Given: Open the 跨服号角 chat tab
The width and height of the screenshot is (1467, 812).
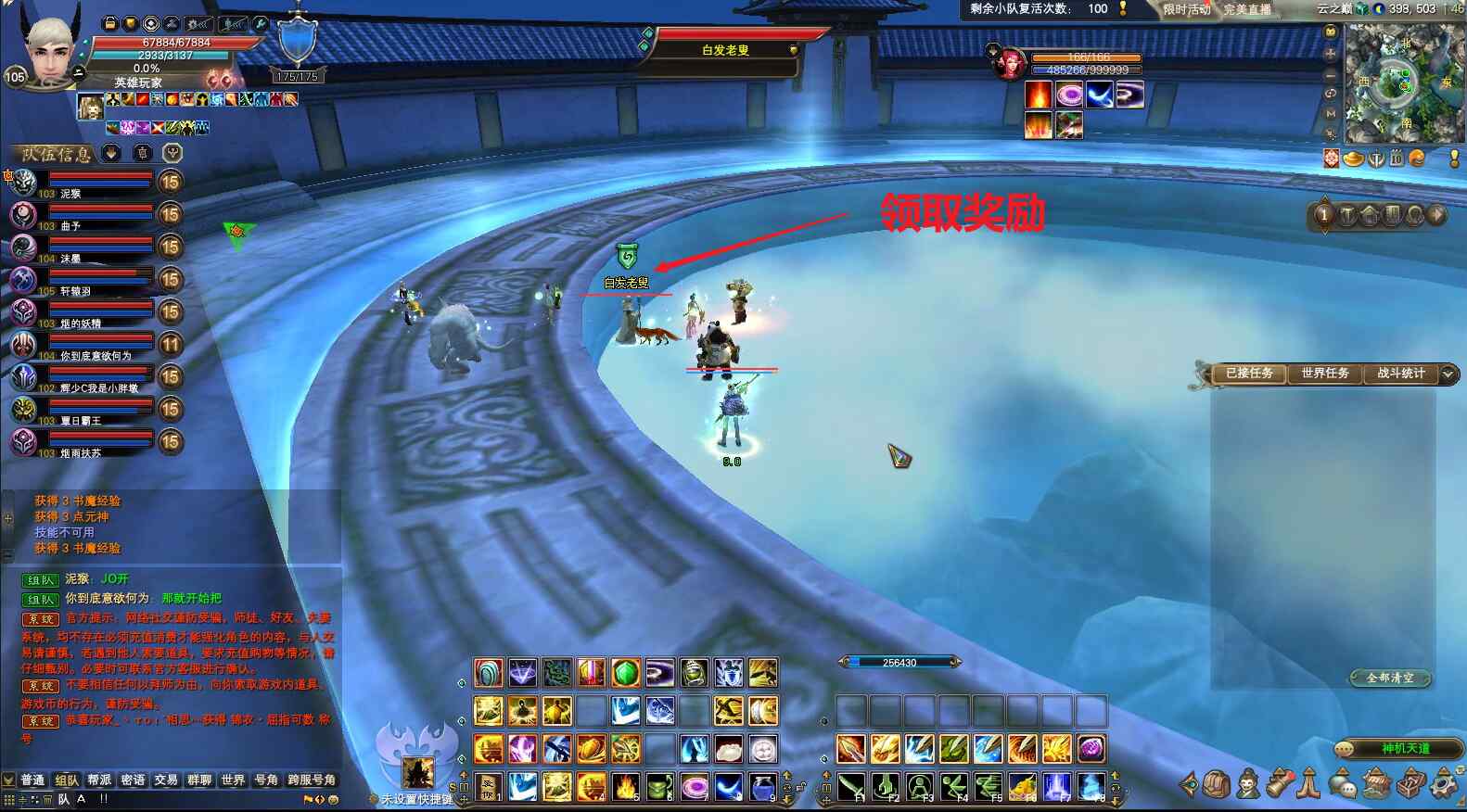Looking at the screenshot, I should point(312,780).
